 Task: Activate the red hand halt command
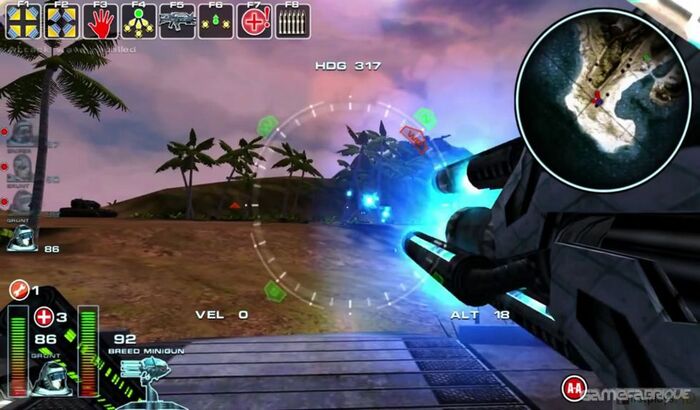tap(99, 21)
